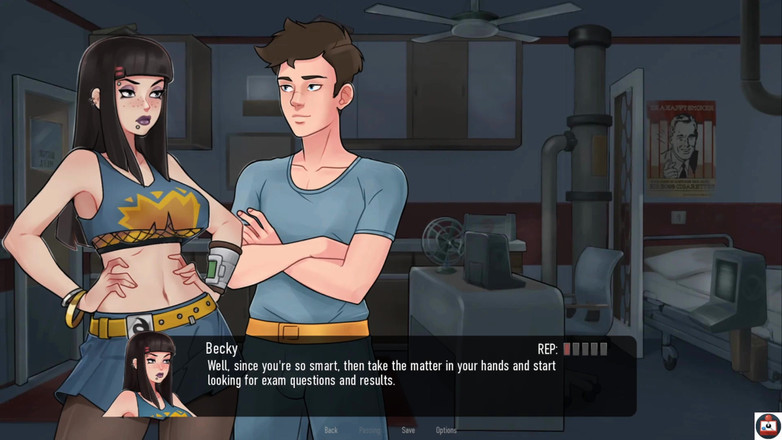This screenshot has width=782, height=440.
Task: Open the Options menu
Action: [446, 430]
